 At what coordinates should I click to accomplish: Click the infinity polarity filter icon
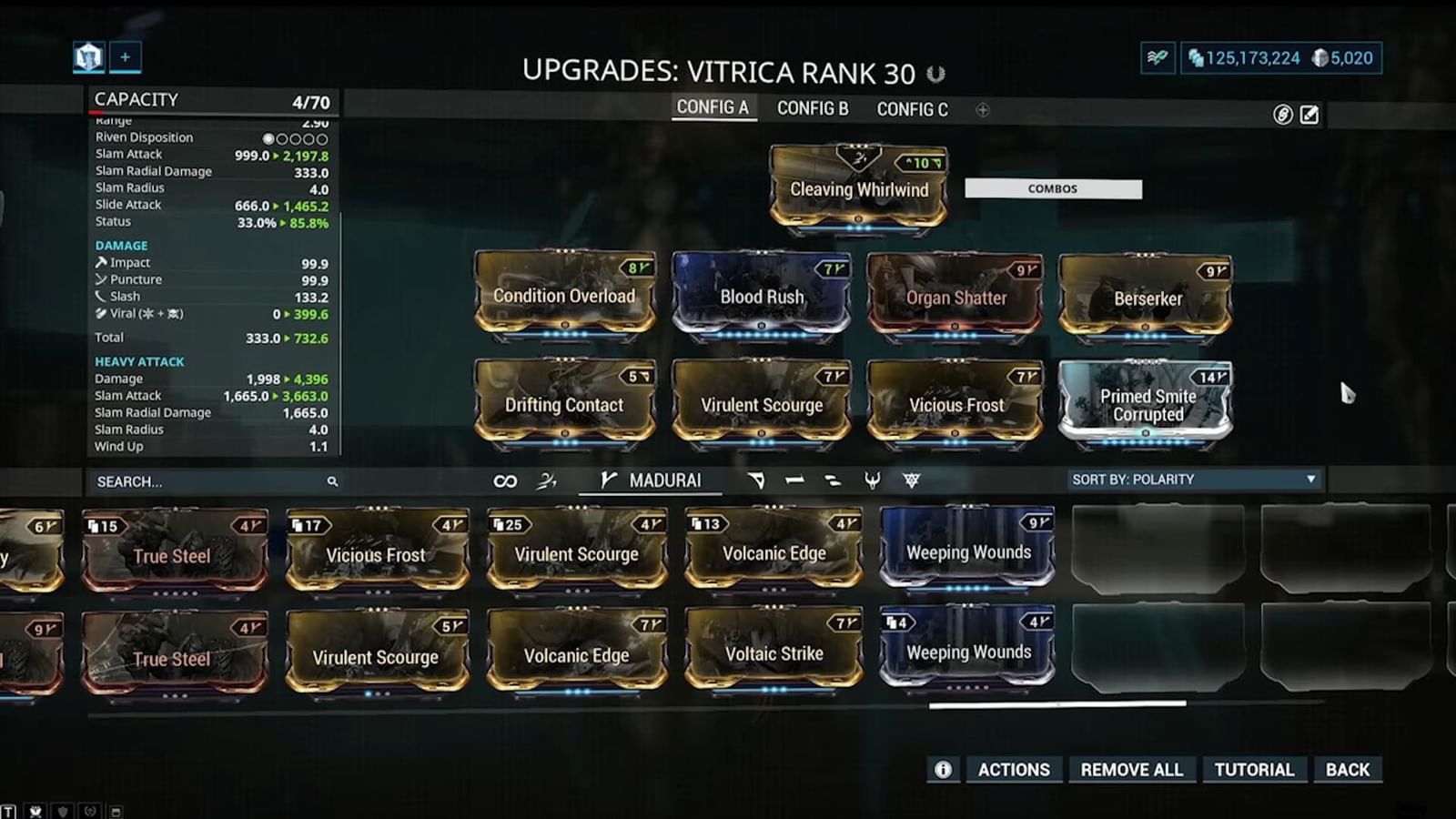505,480
